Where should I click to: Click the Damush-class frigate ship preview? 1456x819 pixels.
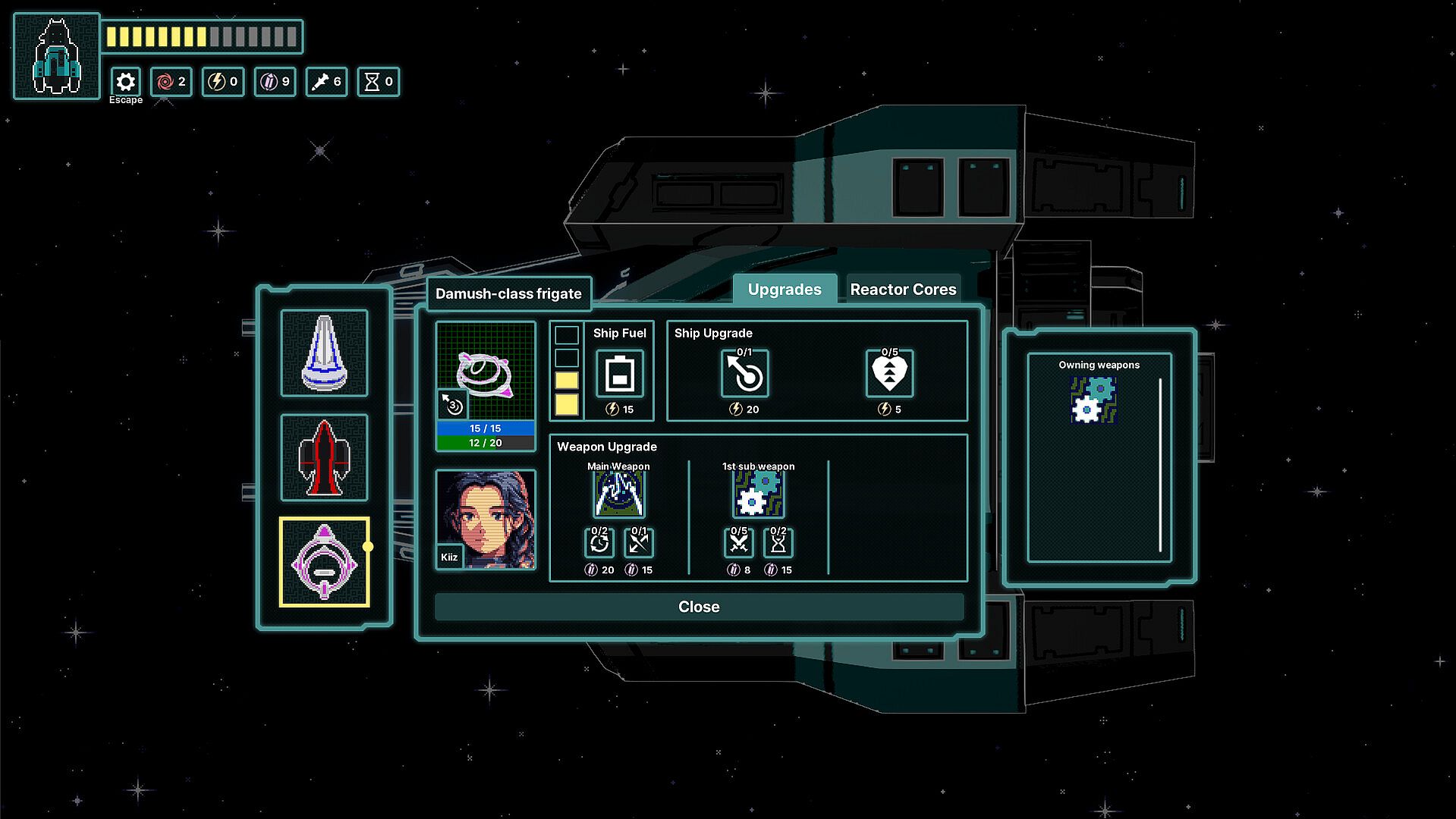[486, 372]
